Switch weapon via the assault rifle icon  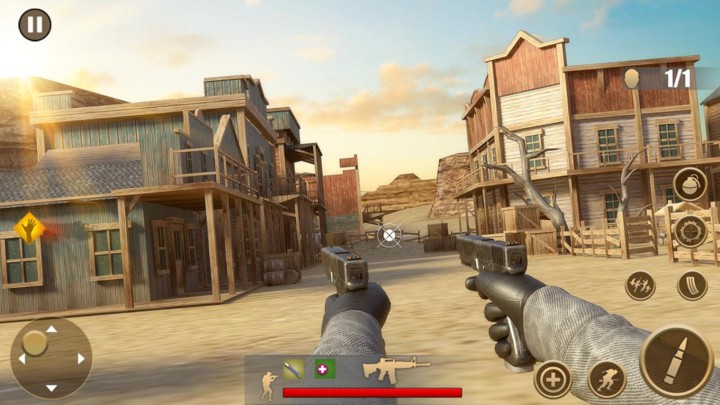(x=396, y=369)
